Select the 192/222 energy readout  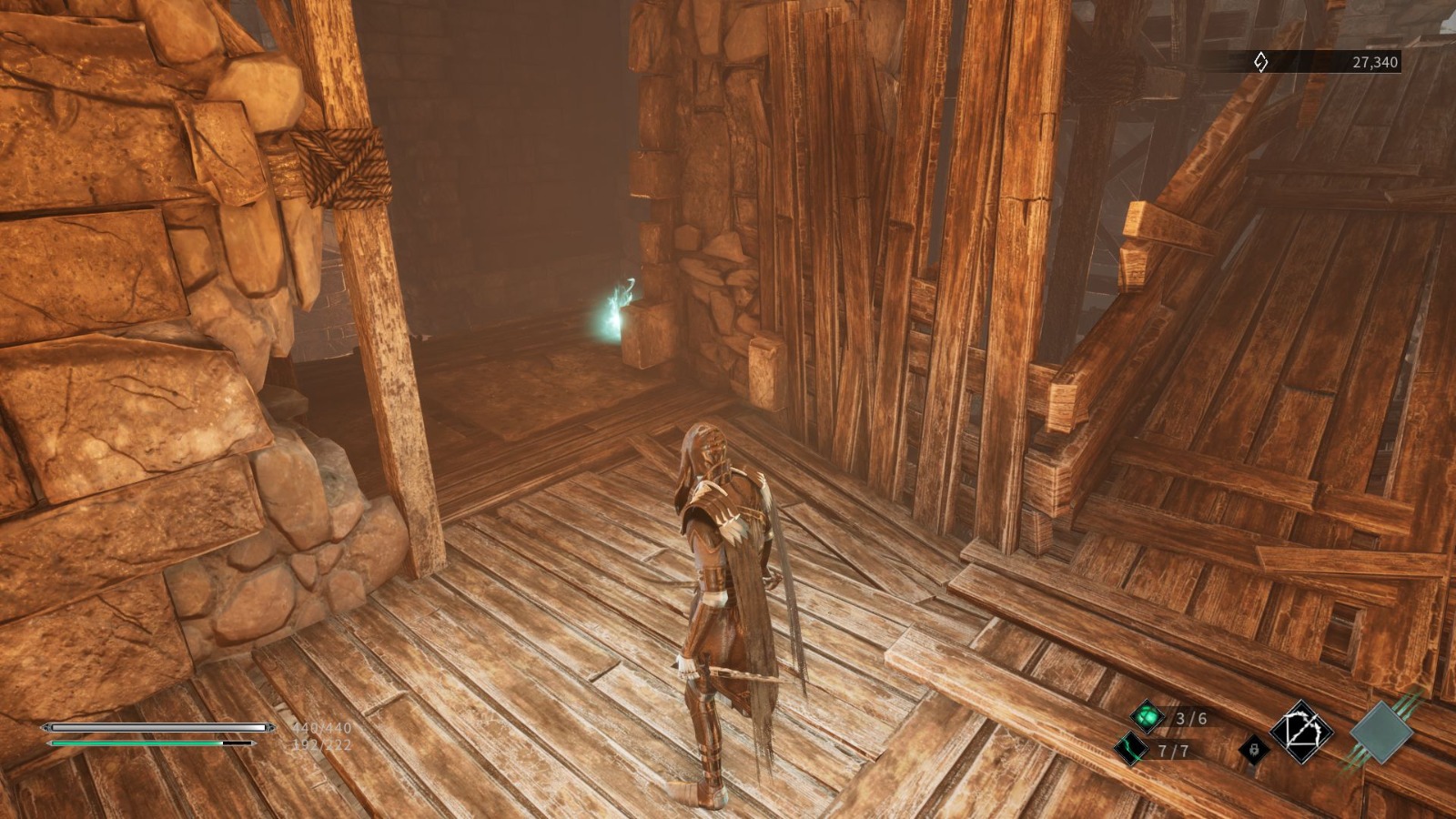pyautogui.click(x=320, y=743)
